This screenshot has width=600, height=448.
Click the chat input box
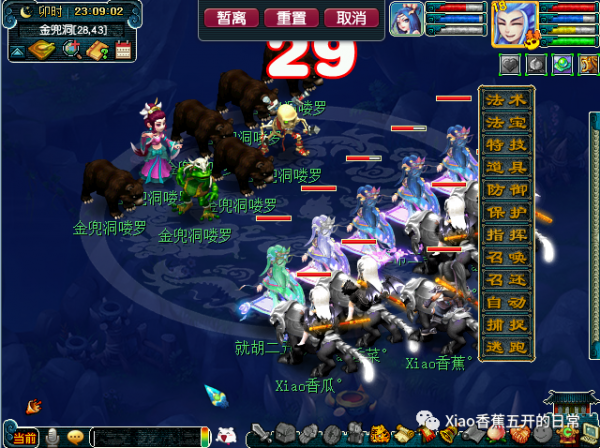click(150, 437)
